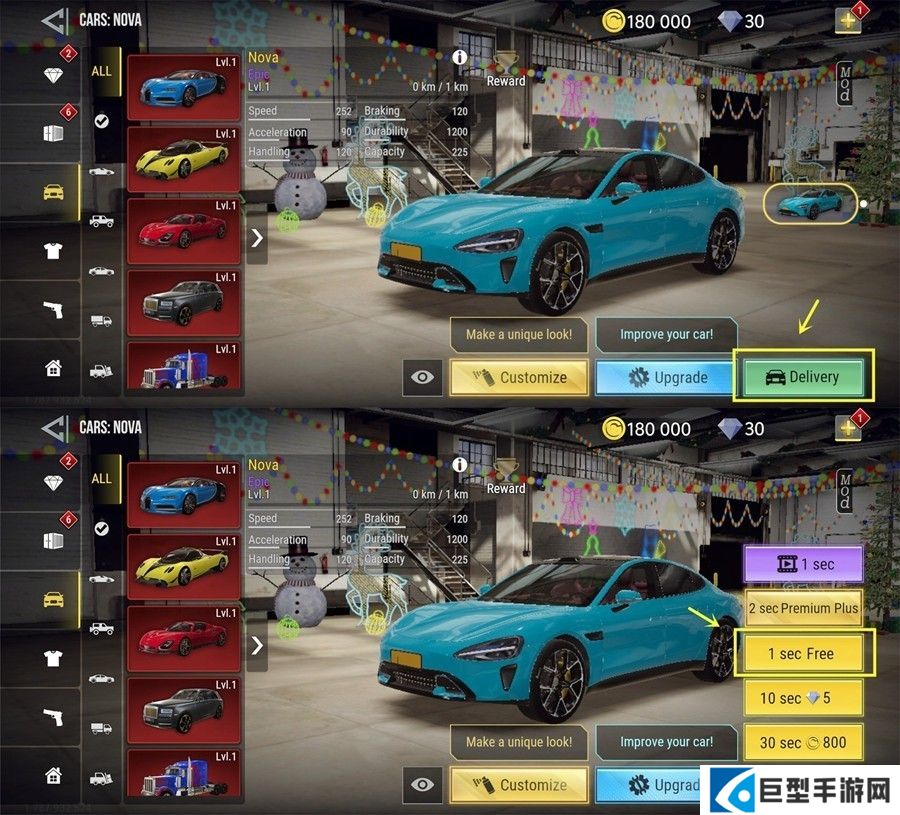
Task: Open the green Delivery button
Action: (x=803, y=377)
